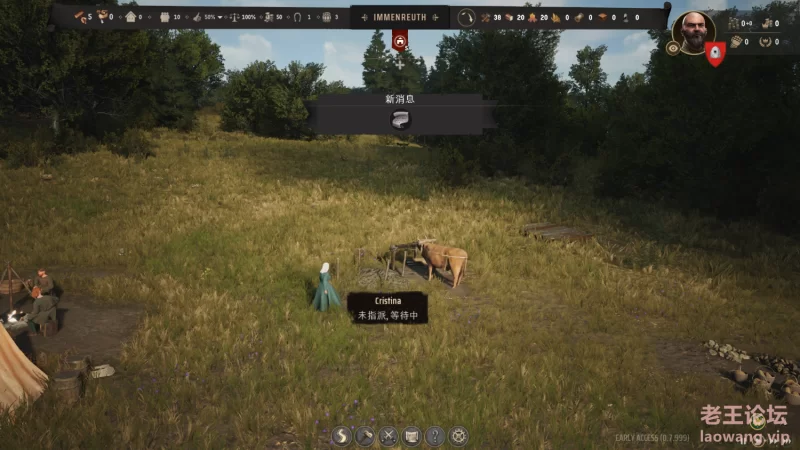Image resolution: width=800 pixels, height=450 pixels.
Task: Toggle the eye icon beside the portrait
Action: point(673,47)
